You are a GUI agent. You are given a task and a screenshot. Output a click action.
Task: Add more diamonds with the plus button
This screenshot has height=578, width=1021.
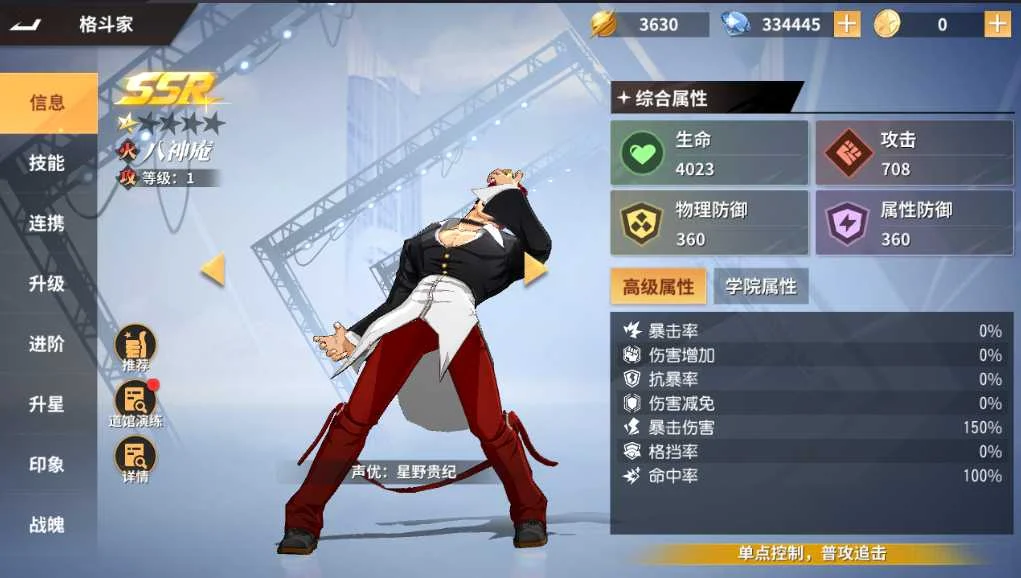tap(847, 24)
